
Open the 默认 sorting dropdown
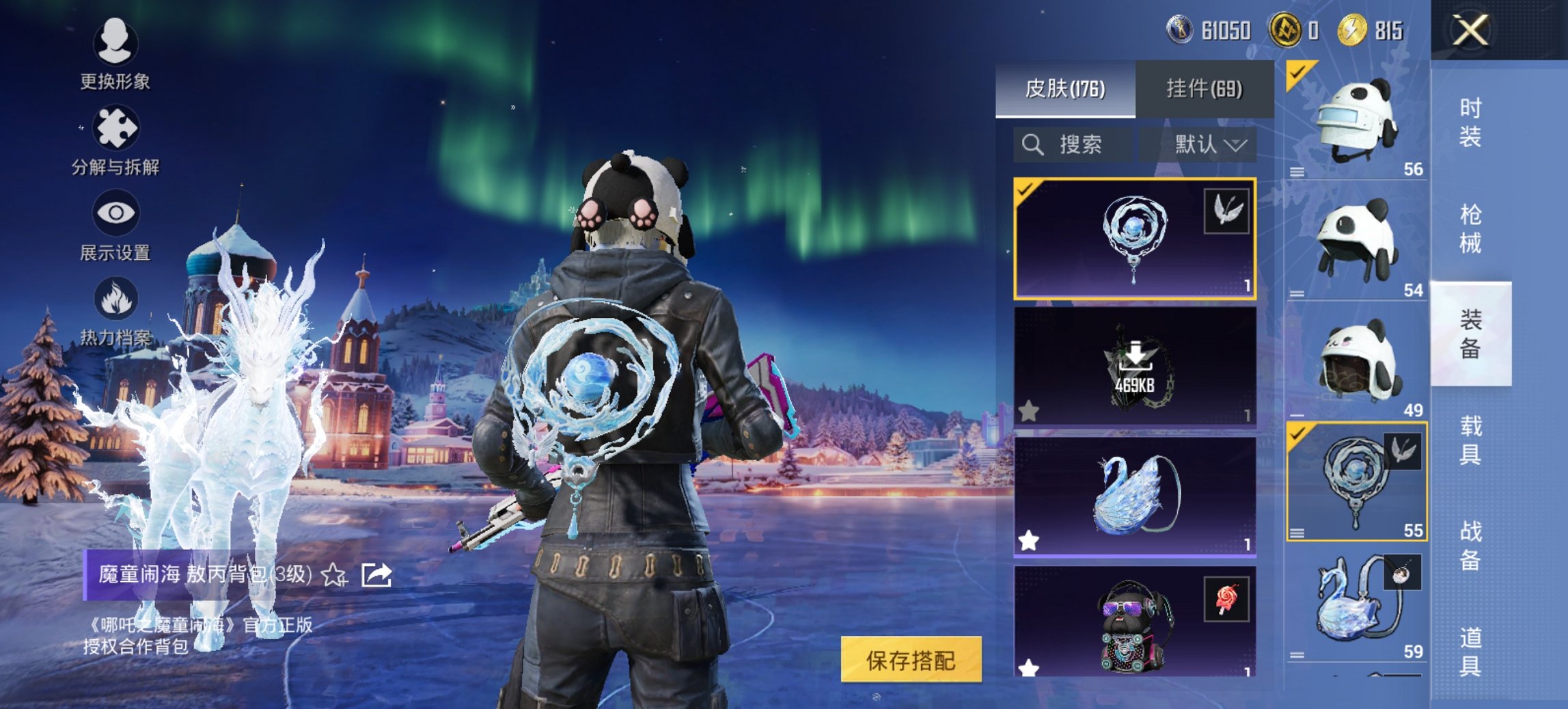point(1209,144)
